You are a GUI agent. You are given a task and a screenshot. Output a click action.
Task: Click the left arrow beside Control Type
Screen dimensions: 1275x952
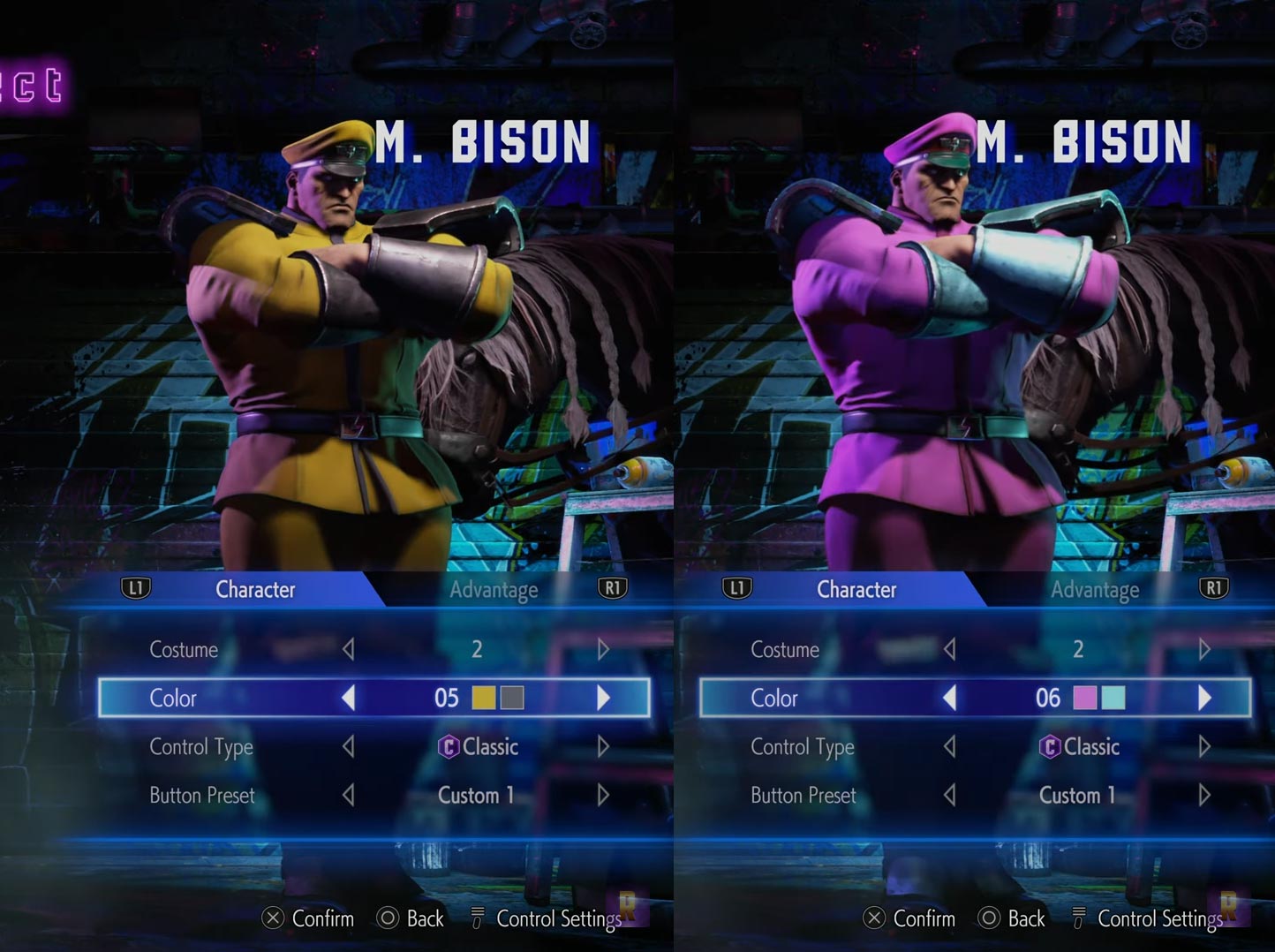pos(348,747)
